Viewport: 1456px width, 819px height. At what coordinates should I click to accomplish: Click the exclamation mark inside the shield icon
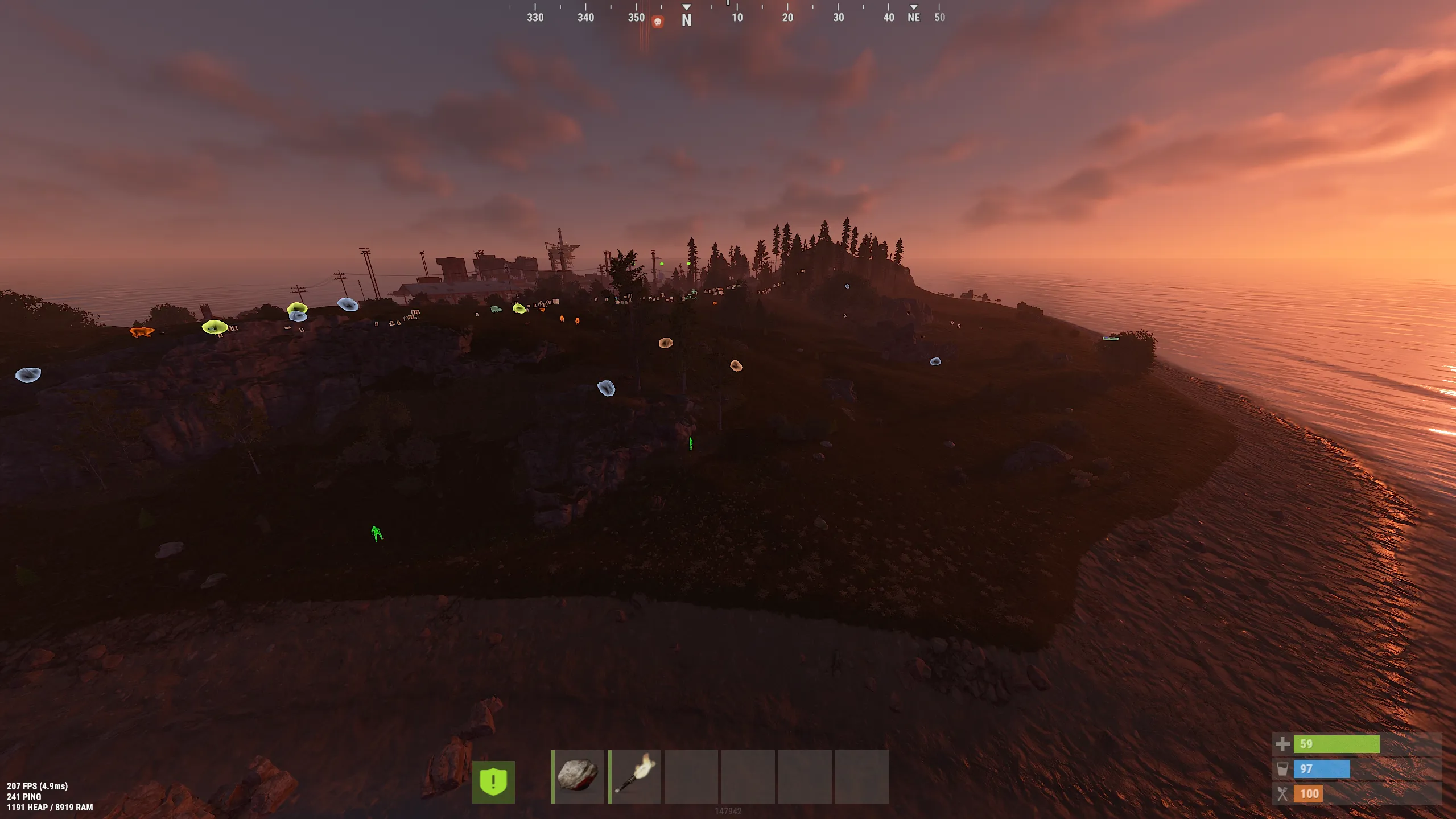point(493,781)
